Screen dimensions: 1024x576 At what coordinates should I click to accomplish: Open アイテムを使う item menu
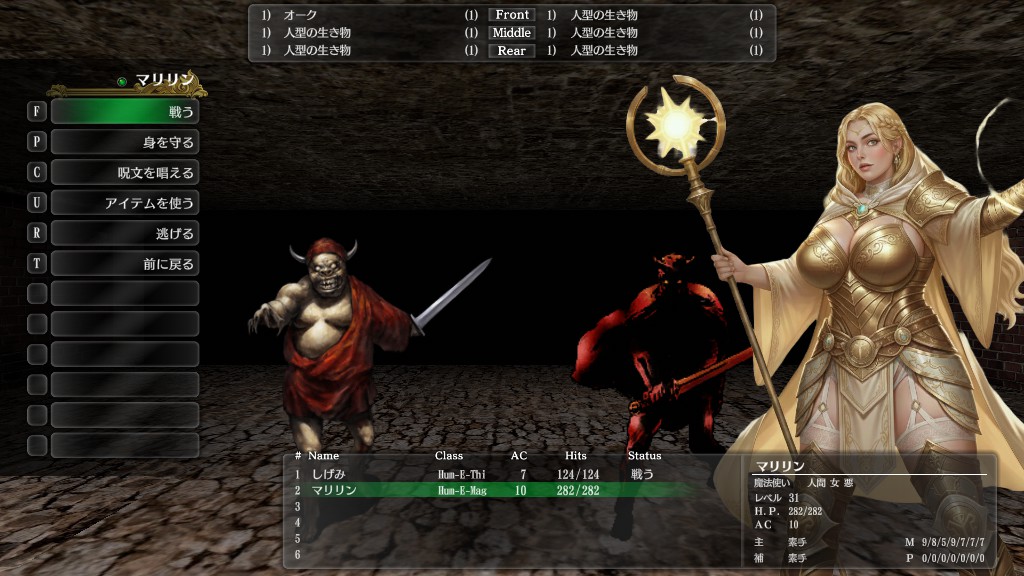[x=124, y=203]
